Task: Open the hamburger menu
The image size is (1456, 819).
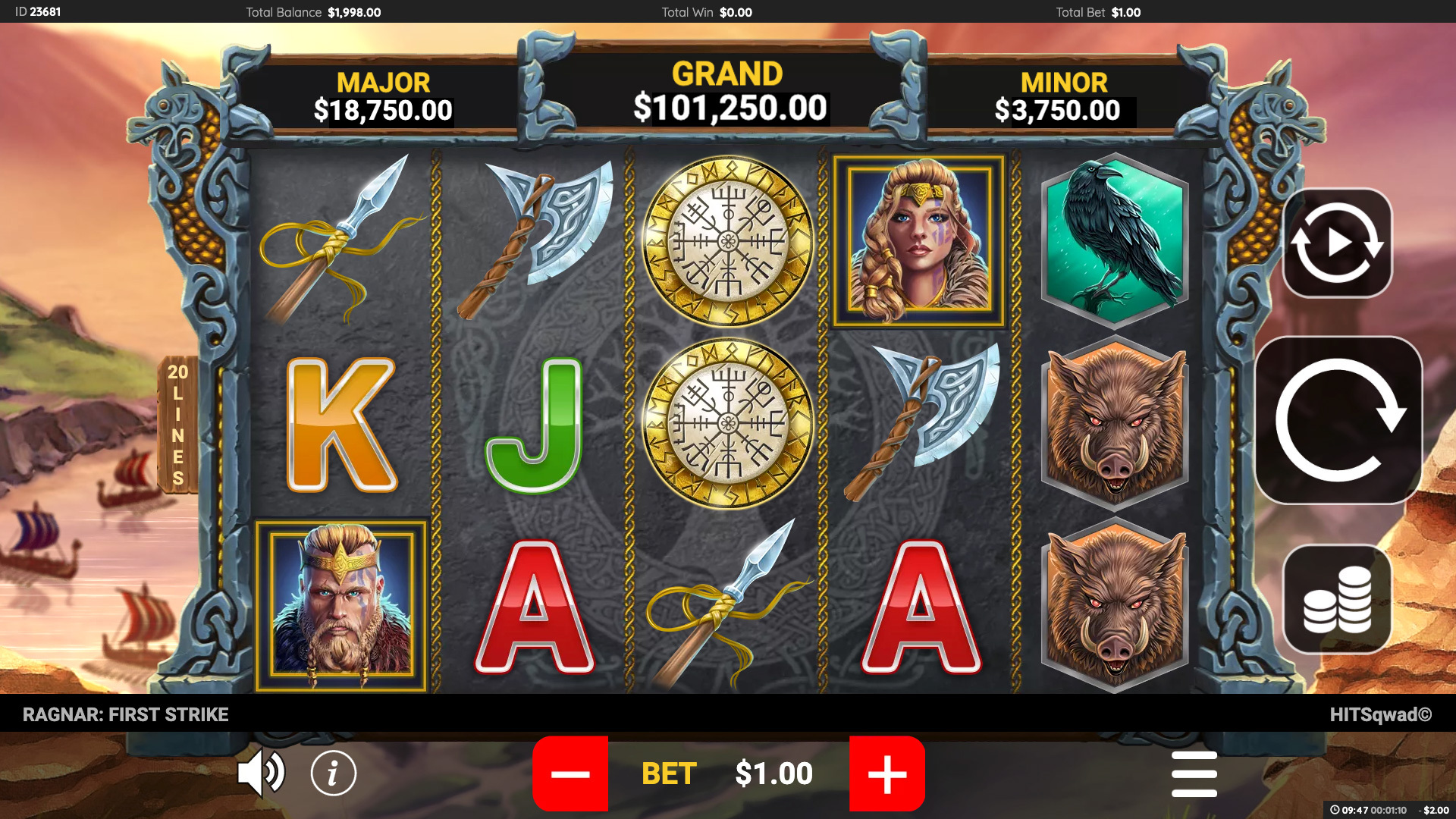Action: click(1194, 773)
